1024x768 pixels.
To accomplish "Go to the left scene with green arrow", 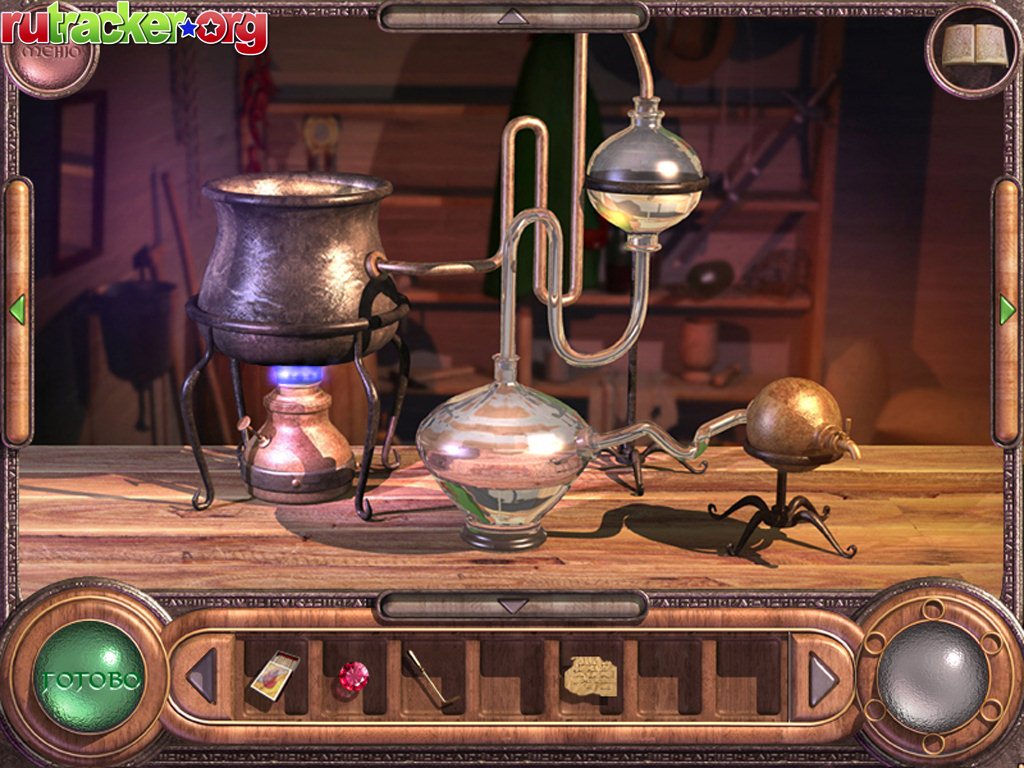I will click(x=17, y=310).
